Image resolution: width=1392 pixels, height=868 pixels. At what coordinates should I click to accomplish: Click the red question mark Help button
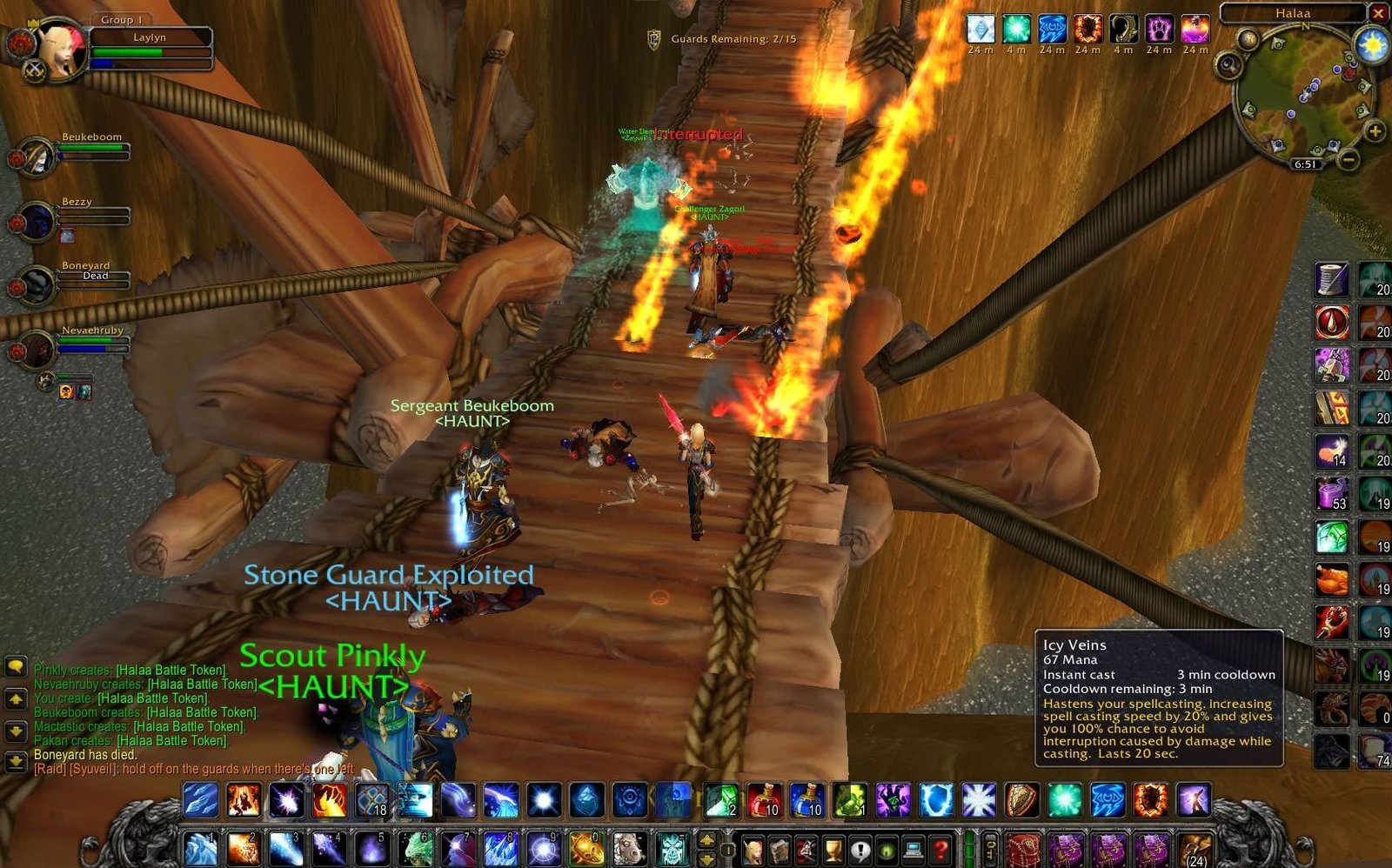coord(941,848)
